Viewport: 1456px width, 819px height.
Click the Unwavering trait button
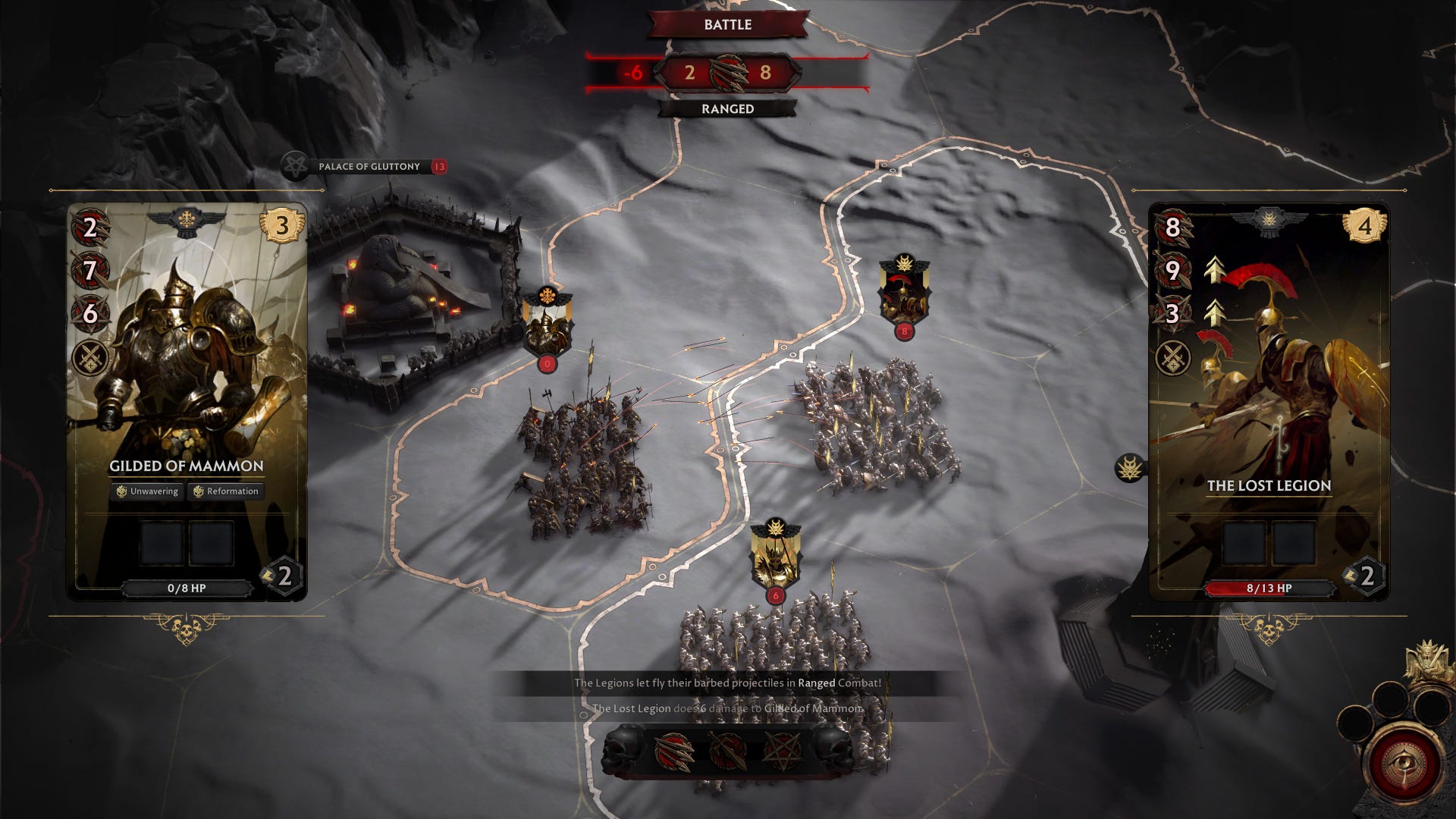tap(149, 491)
